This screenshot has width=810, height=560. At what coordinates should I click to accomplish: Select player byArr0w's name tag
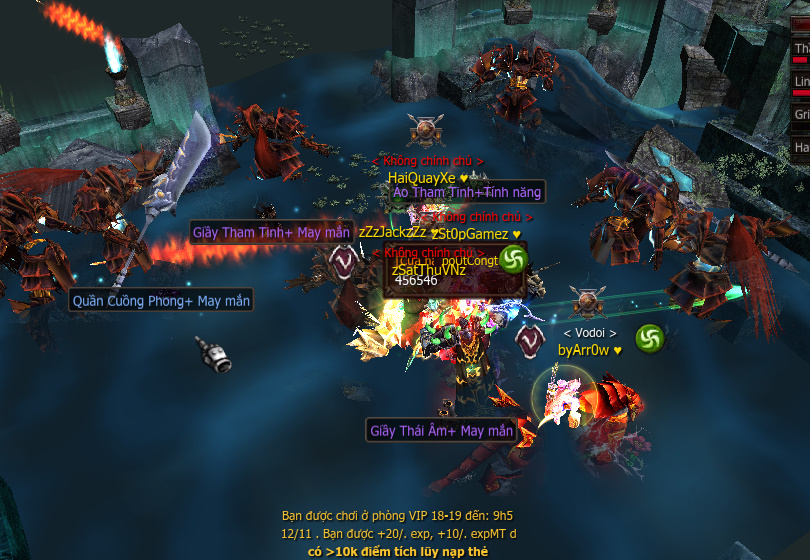pyautogui.click(x=585, y=350)
